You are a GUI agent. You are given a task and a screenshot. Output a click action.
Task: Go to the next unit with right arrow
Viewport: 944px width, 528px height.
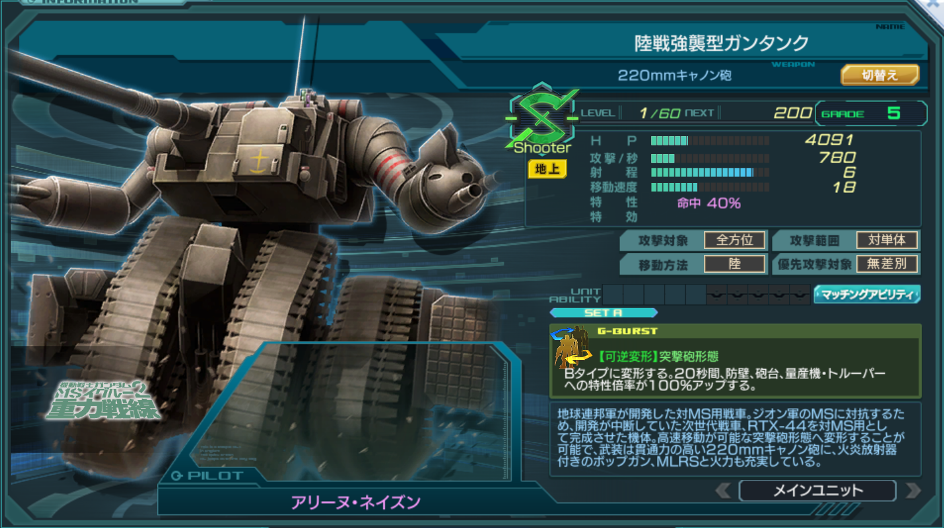click(x=911, y=490)
